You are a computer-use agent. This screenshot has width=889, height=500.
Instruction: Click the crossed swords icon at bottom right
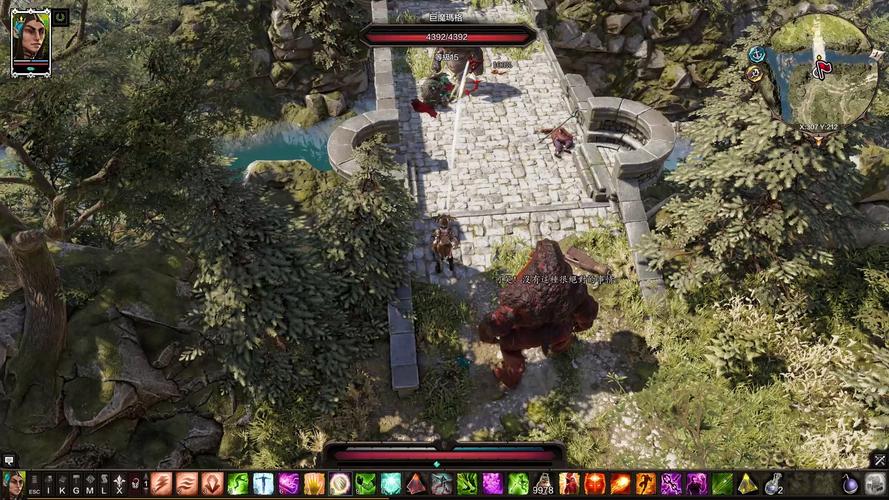coord(879,461)
